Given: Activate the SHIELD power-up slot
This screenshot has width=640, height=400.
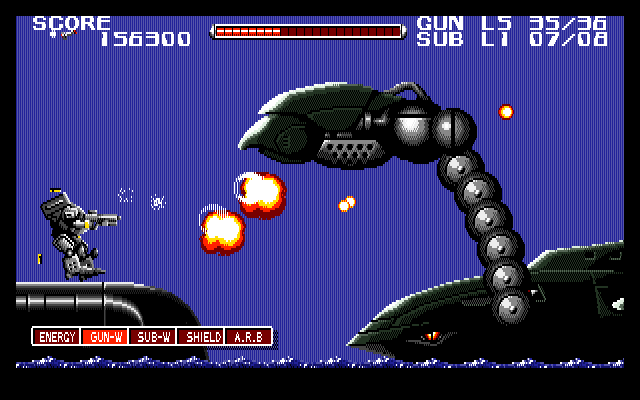Looking at the screenshot, I should [201, 337].
